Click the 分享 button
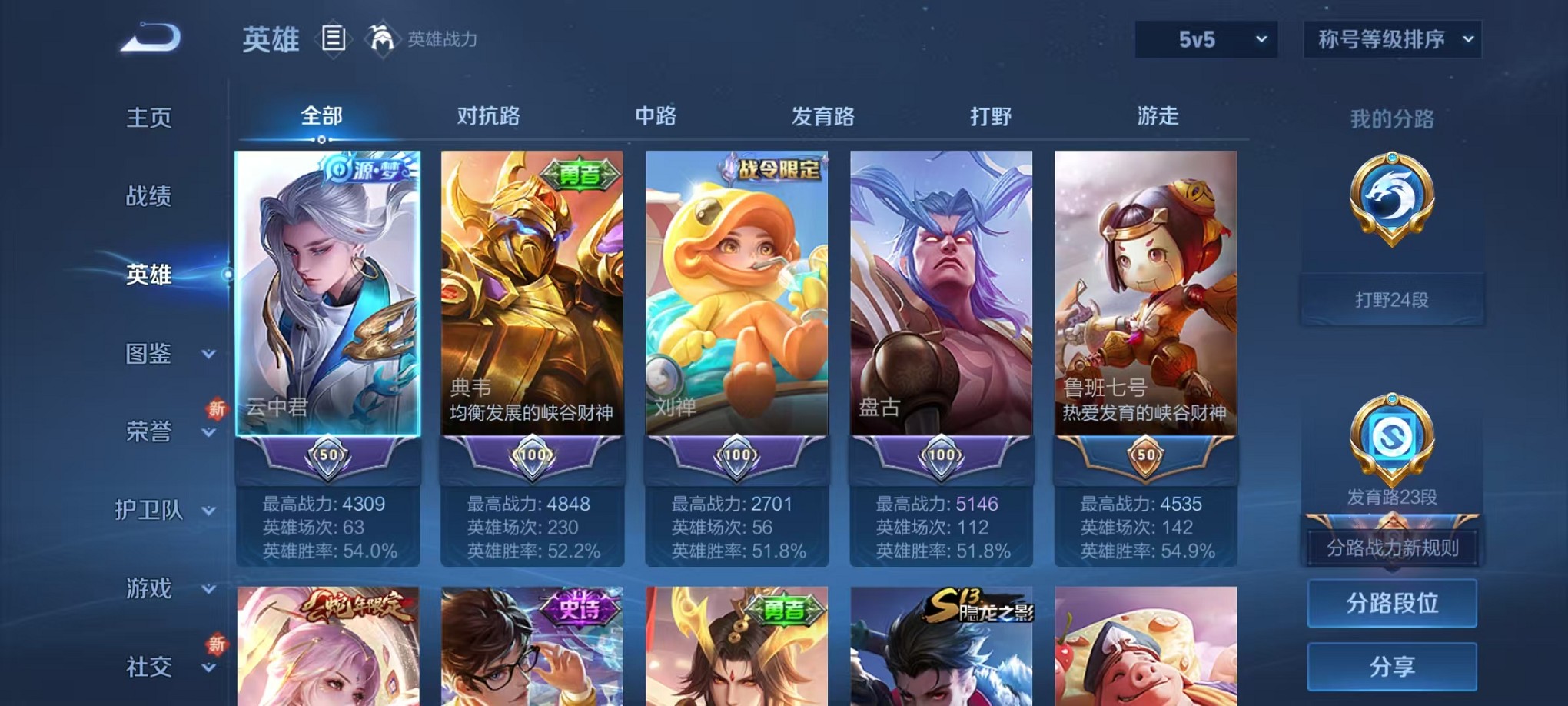 (1391, 666)
